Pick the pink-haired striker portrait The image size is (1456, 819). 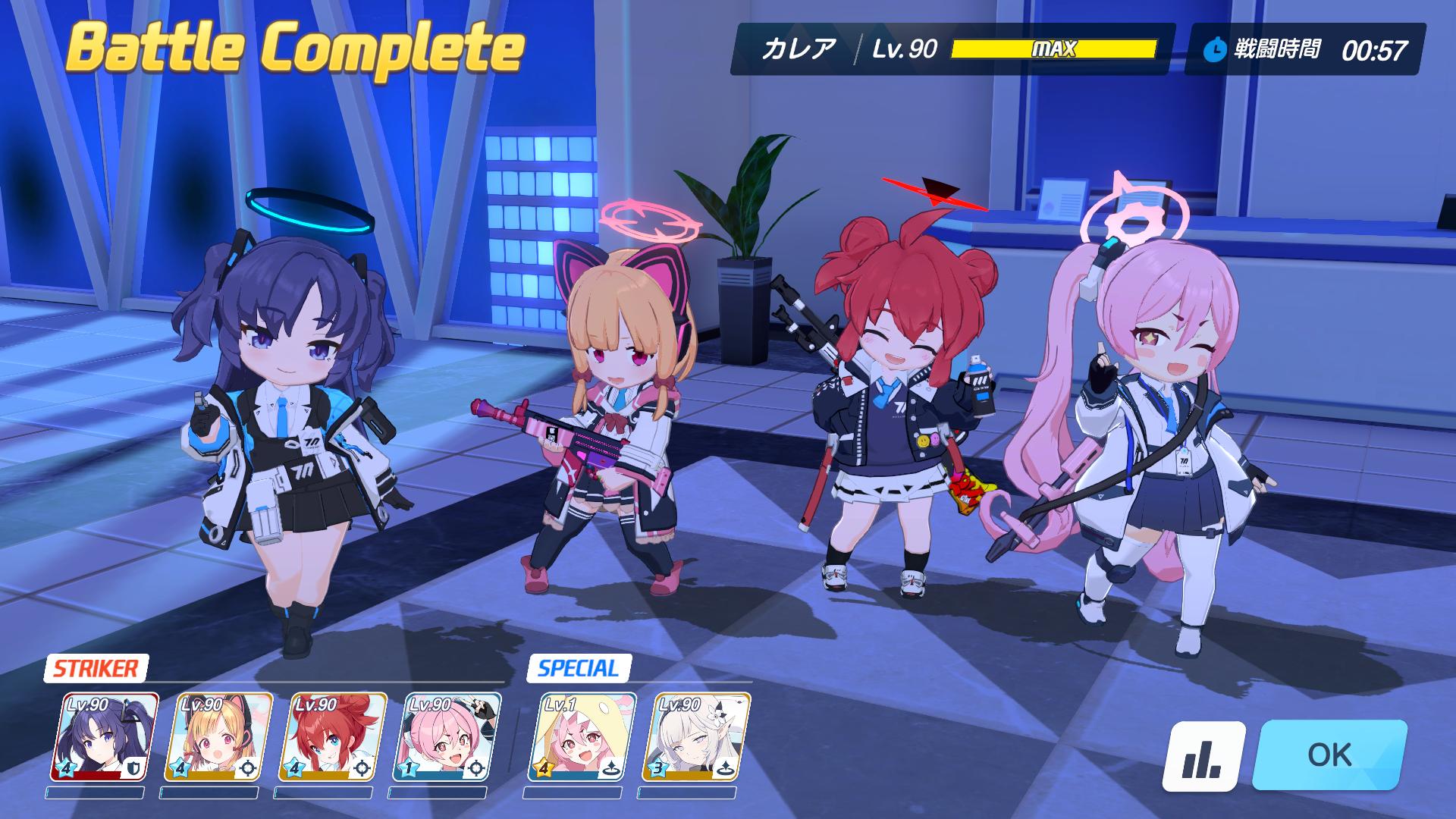[x=447, y=736]
